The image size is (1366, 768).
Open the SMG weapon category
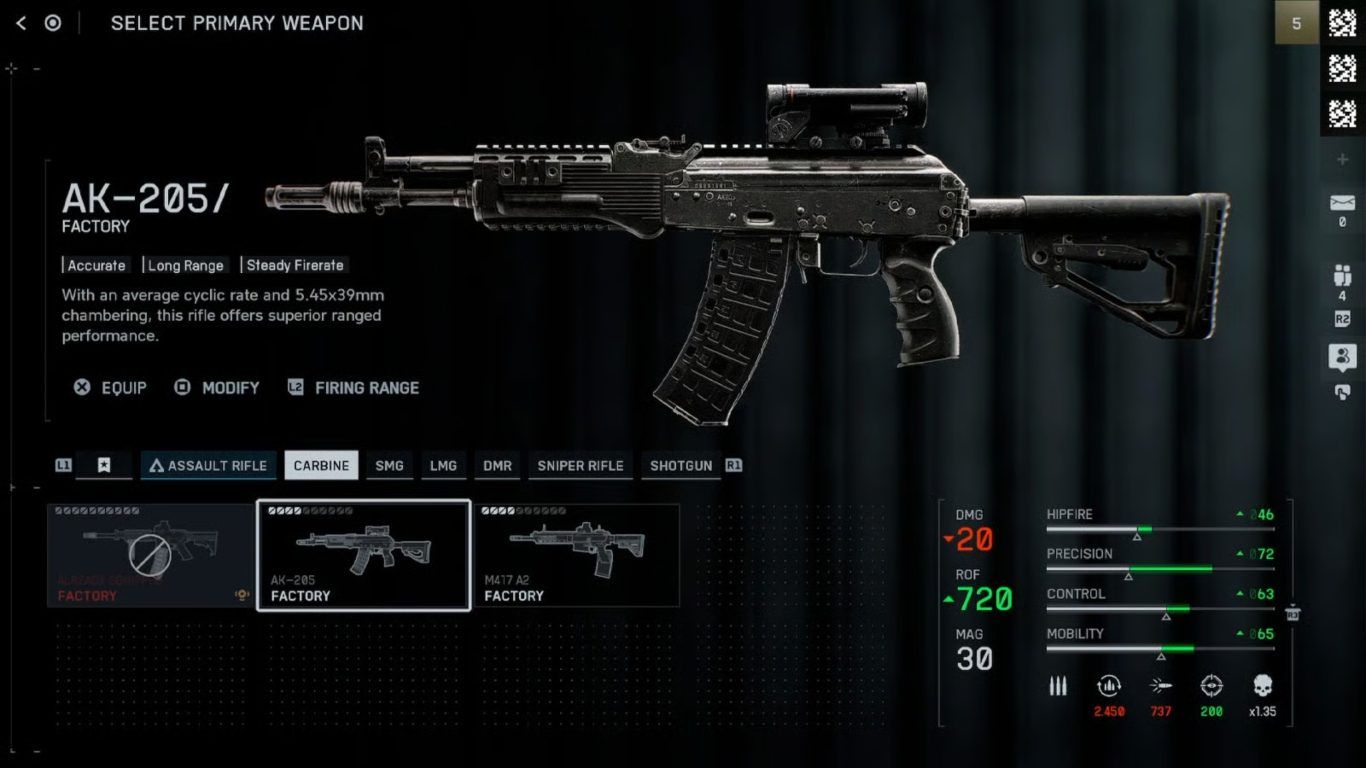(389, 466)
